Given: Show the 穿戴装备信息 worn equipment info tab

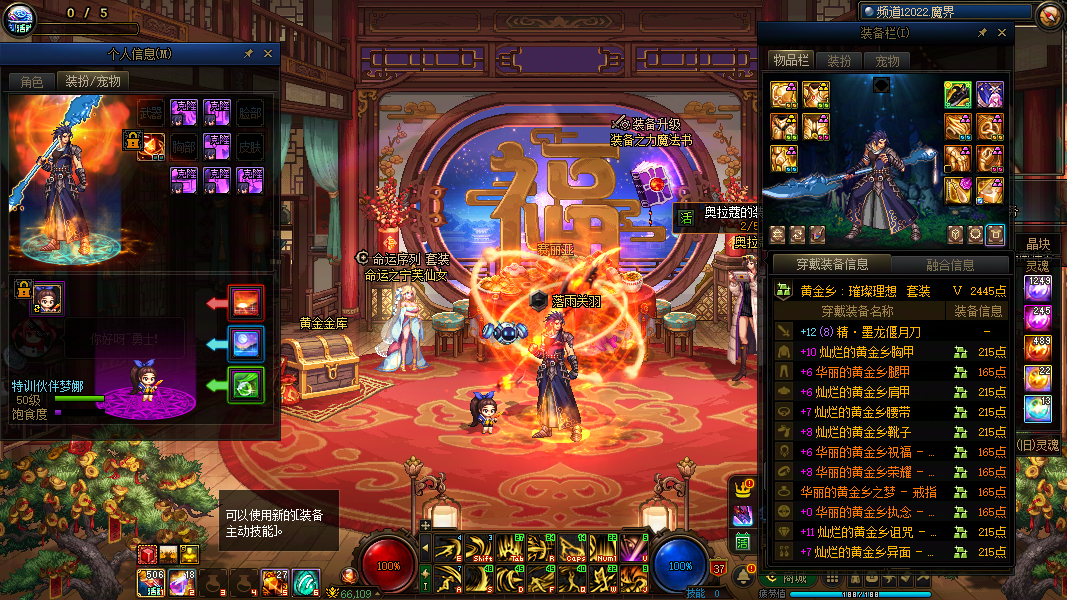Looking at the screenshot, I should pos(832,265).
